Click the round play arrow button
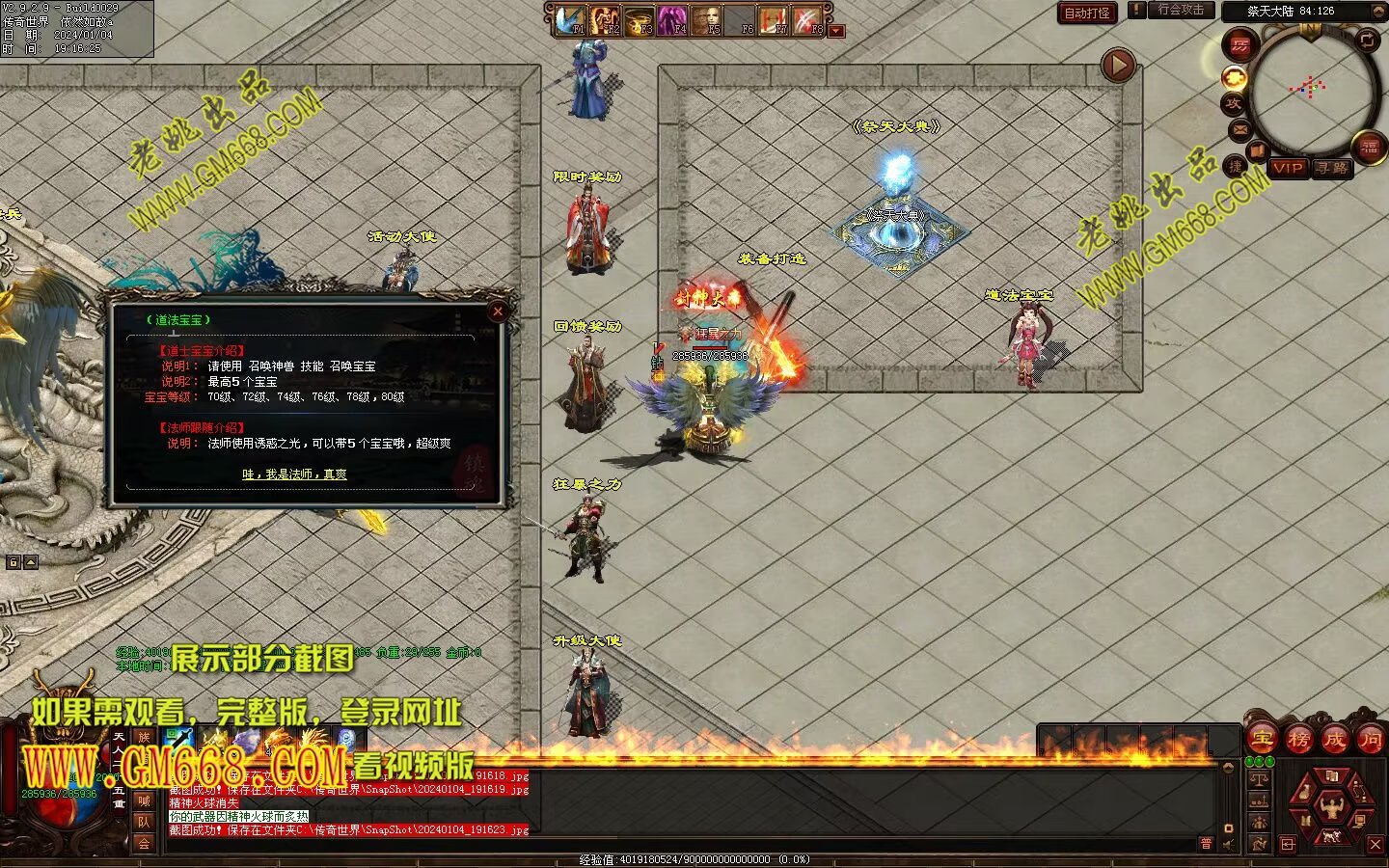Screen dimensions: 1389x868 [1118, 66]
